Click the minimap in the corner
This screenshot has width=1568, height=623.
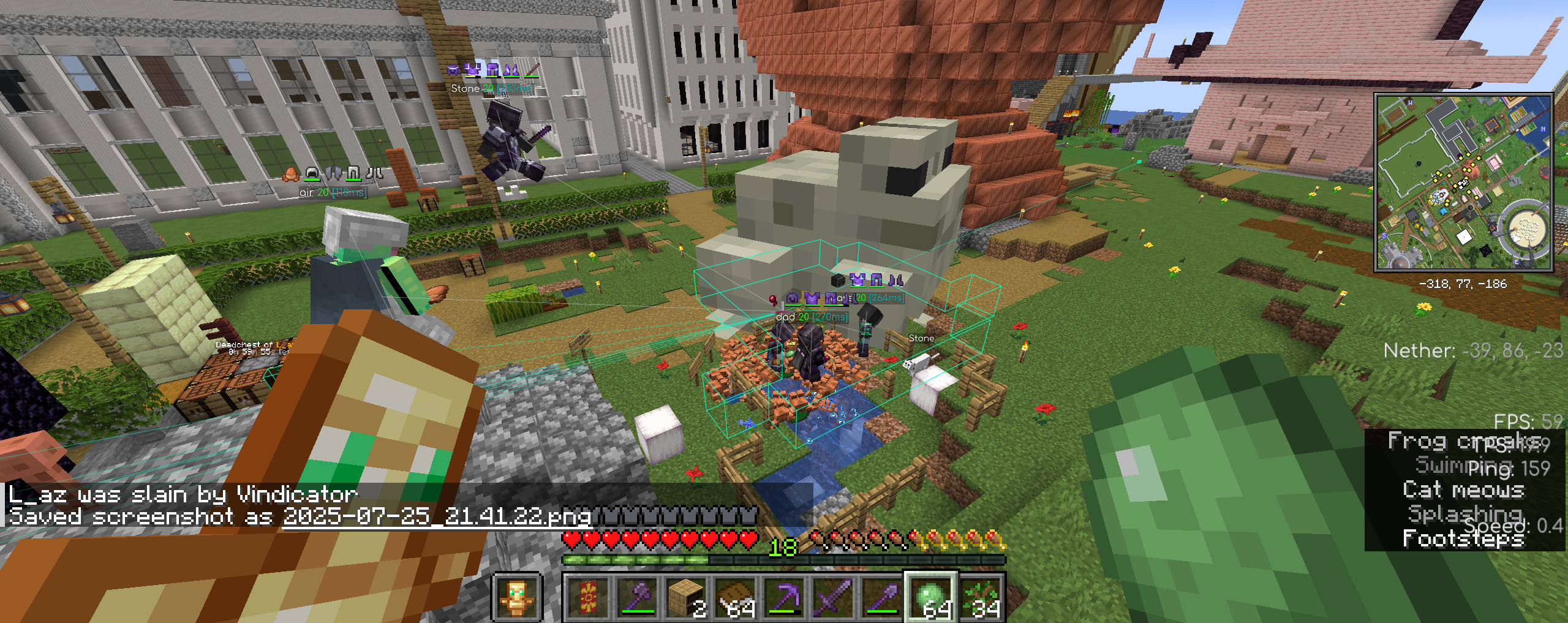click(1463, 182)
